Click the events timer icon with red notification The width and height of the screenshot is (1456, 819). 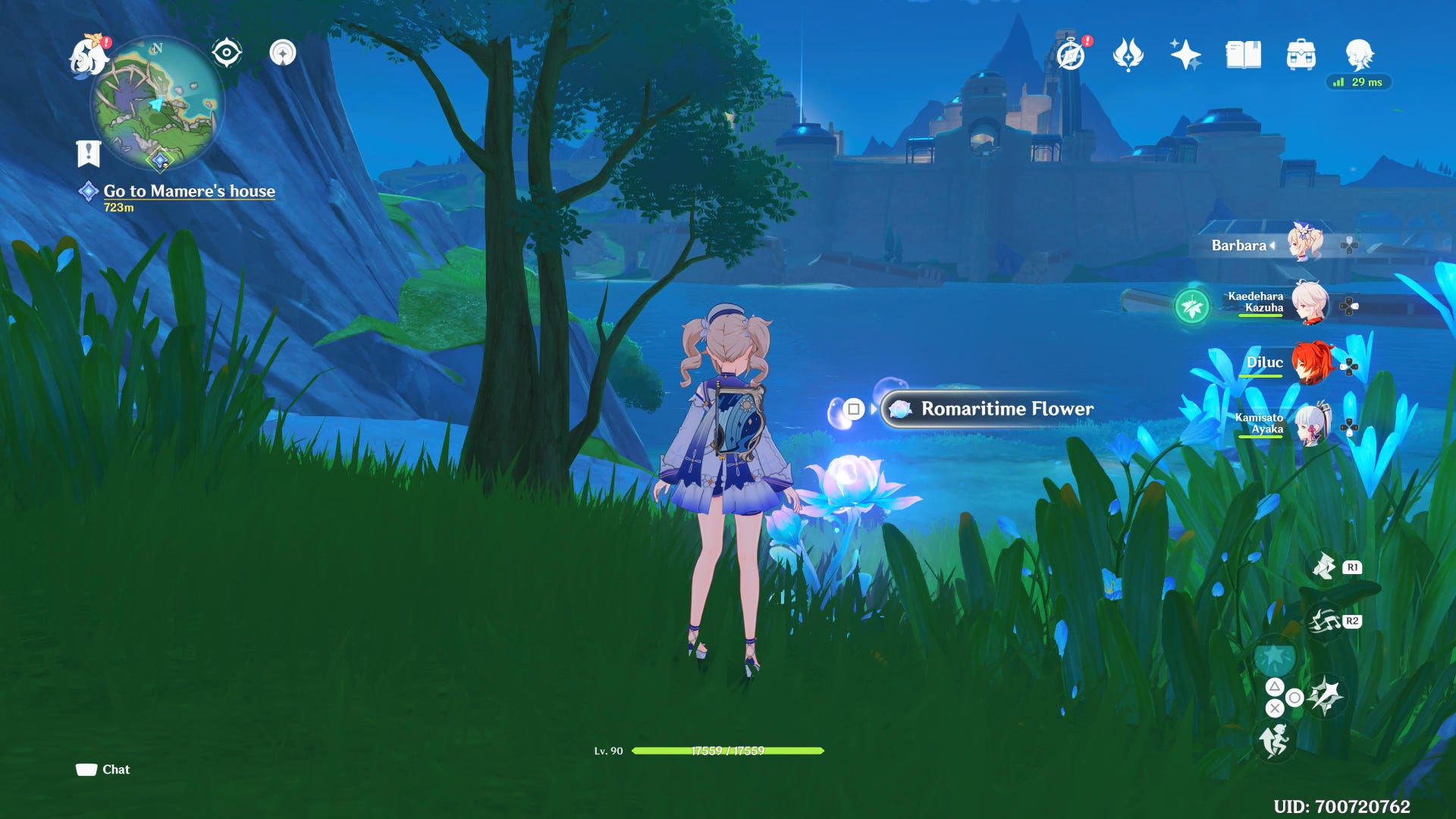click(1070, 56)
